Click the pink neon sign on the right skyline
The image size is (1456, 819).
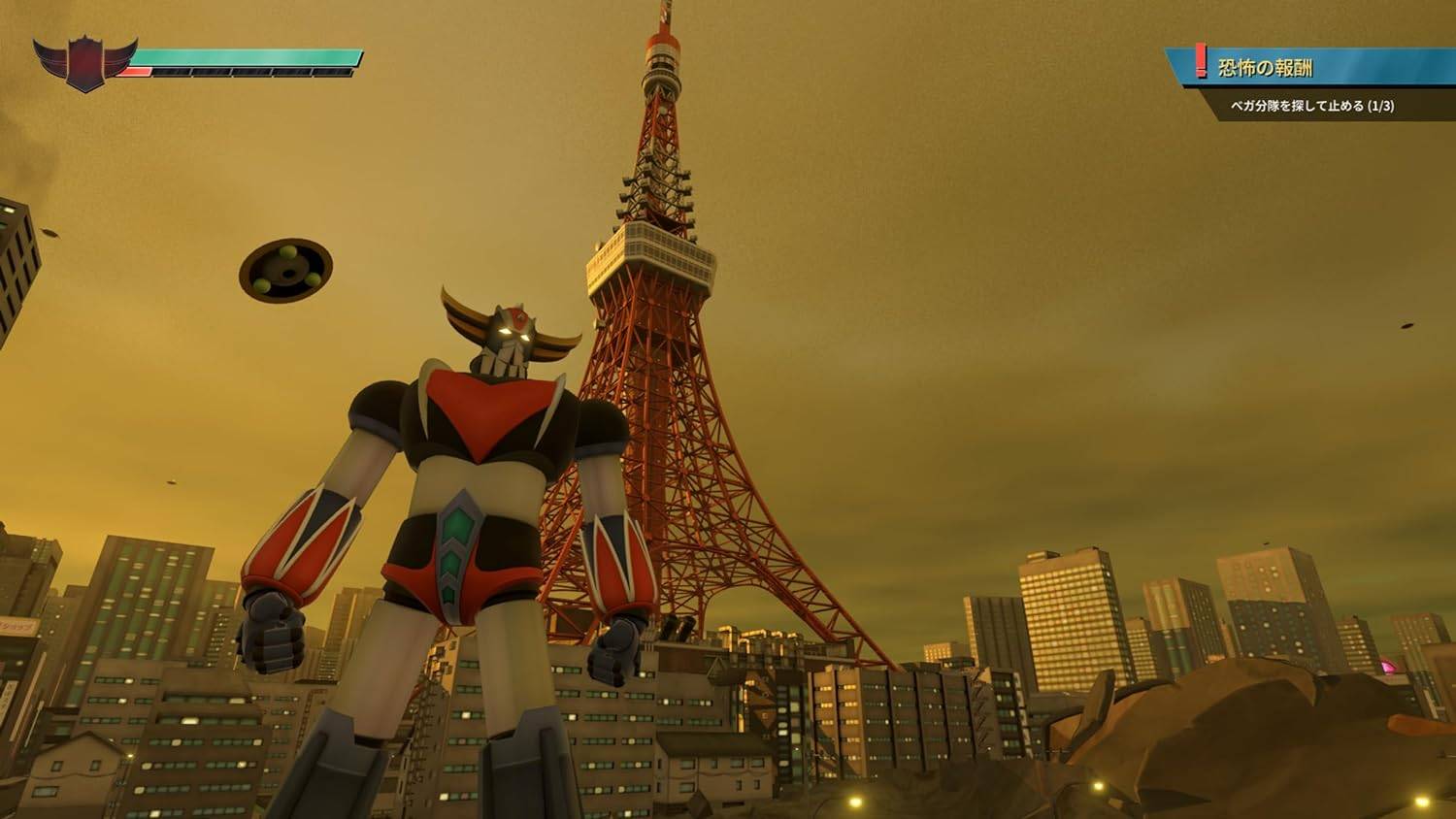coord(1389,668)
